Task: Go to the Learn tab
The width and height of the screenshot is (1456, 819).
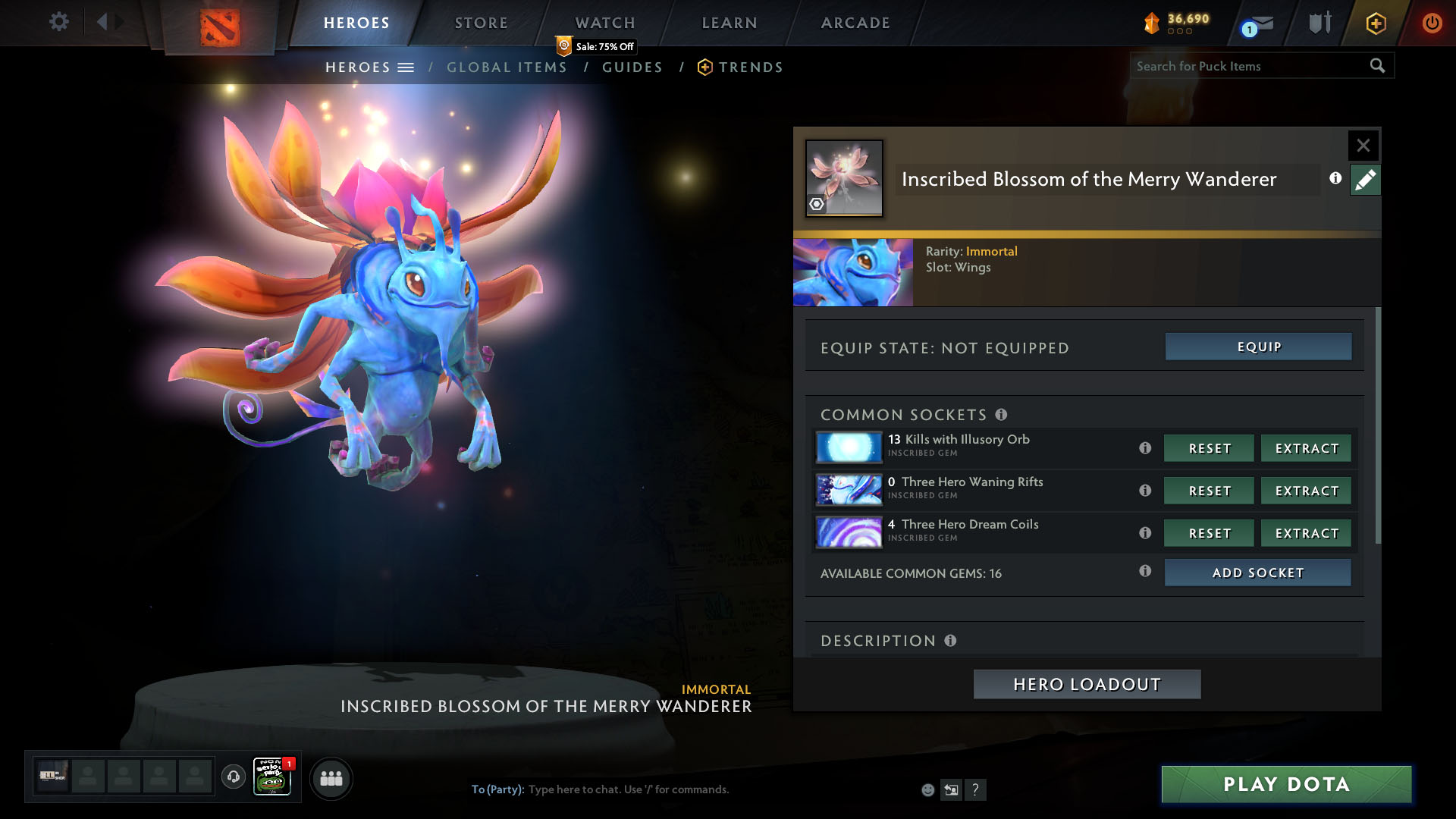Action: pos(730,23)
